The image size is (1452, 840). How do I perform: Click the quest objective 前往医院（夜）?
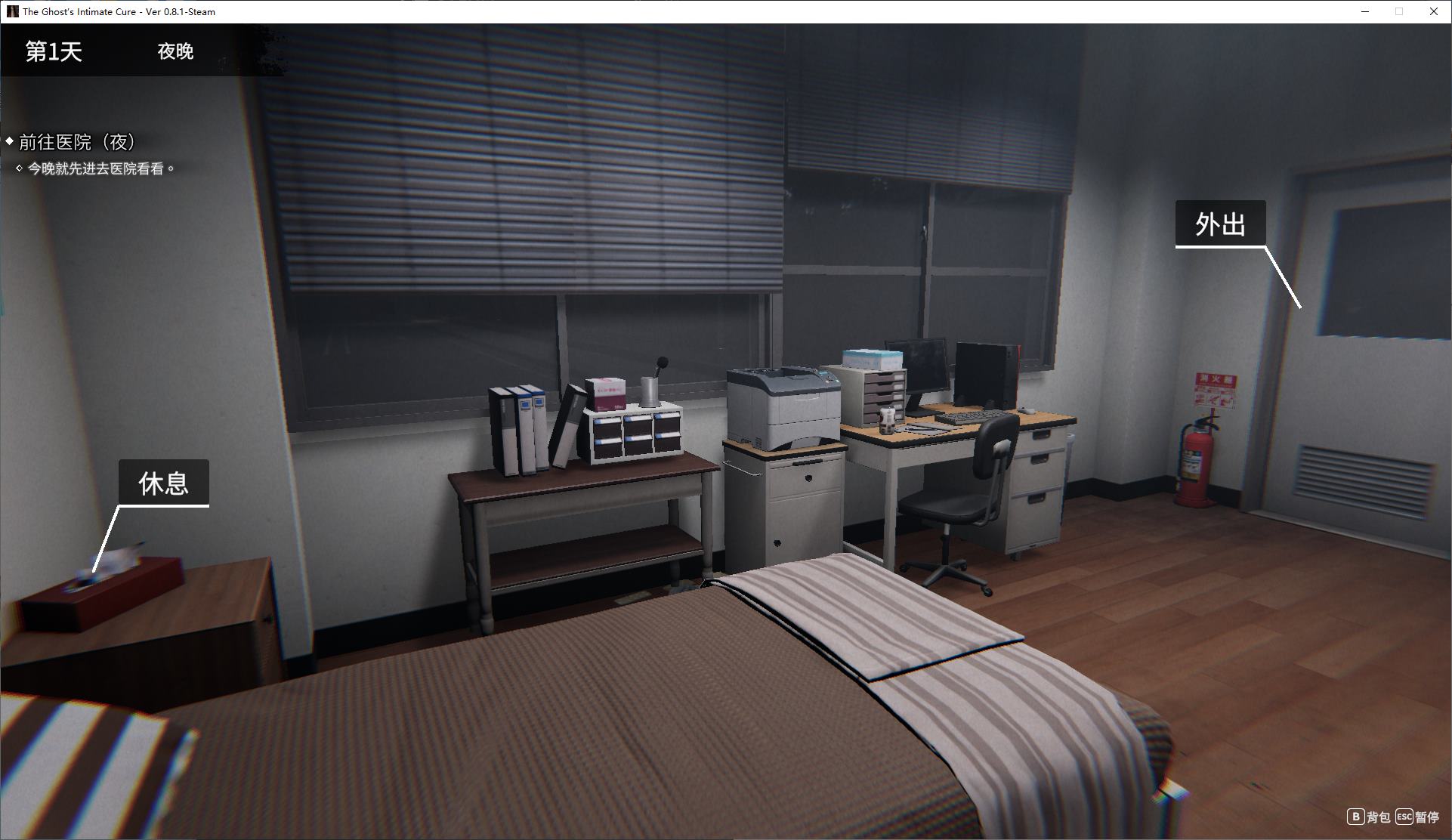tap(76, 142)
